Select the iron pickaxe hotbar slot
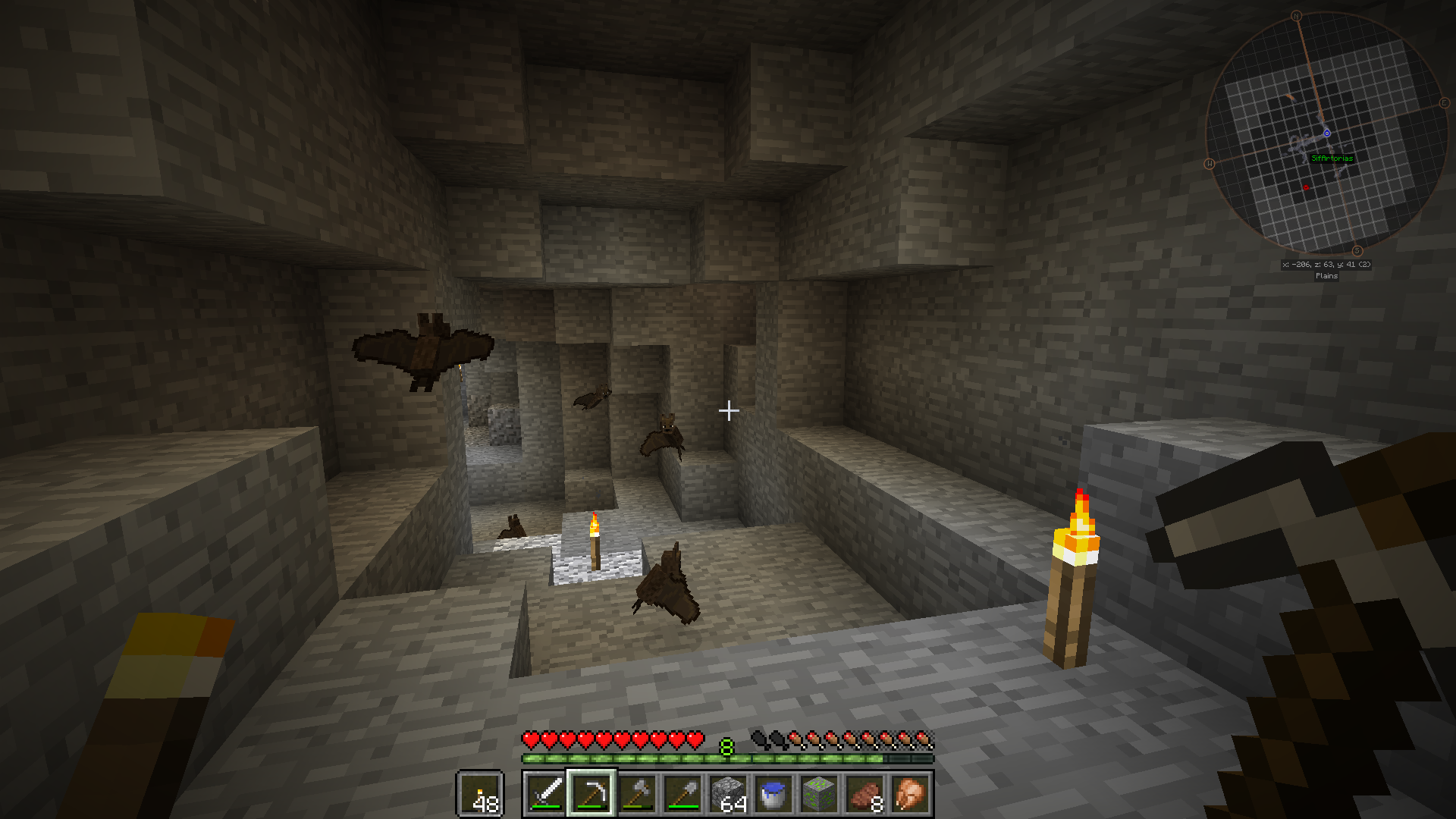 coord(591,794)
